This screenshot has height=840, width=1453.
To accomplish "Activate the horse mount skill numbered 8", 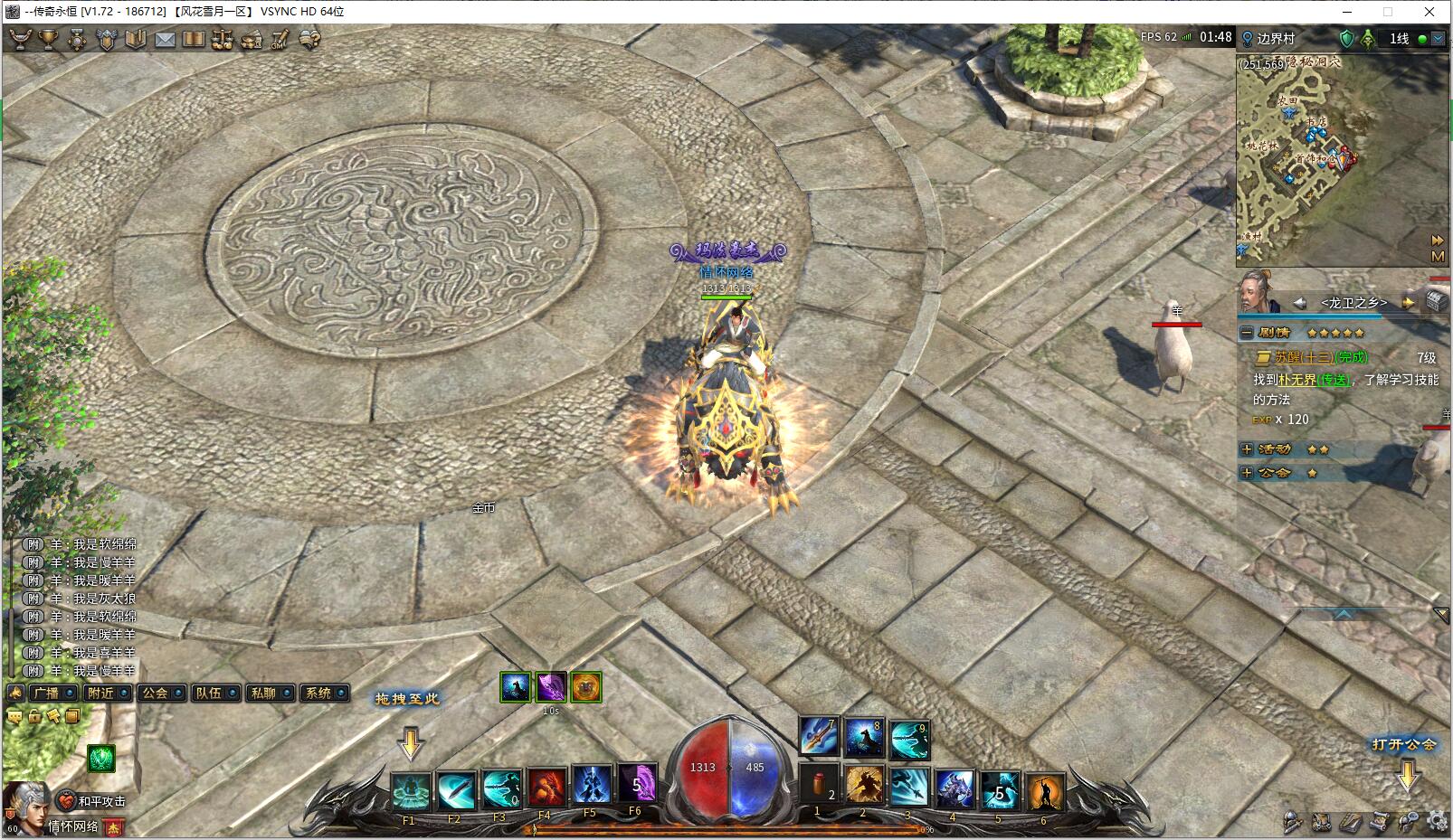I will click(x=864, y=738).
